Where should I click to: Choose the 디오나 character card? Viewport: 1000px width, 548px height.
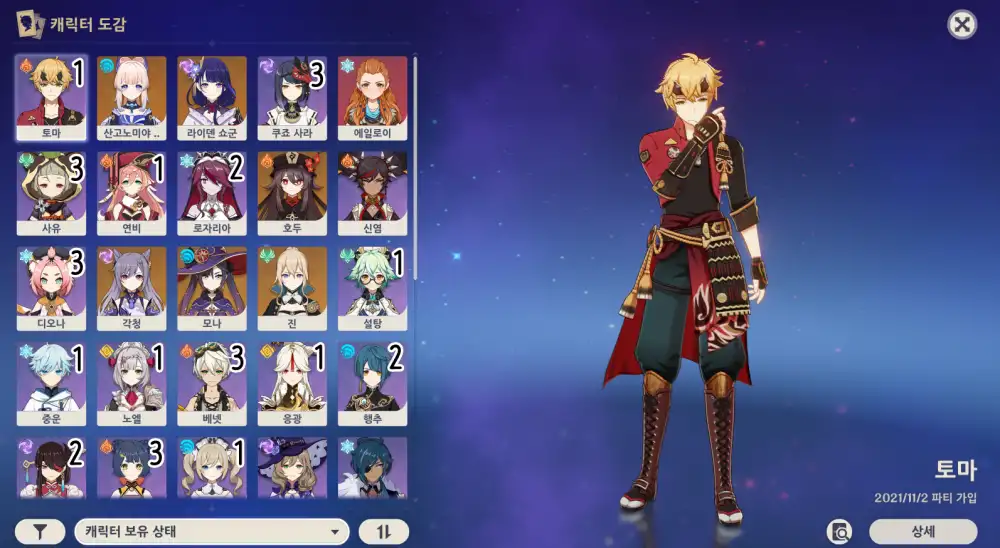pyautogui.click(x=52, y=289)
